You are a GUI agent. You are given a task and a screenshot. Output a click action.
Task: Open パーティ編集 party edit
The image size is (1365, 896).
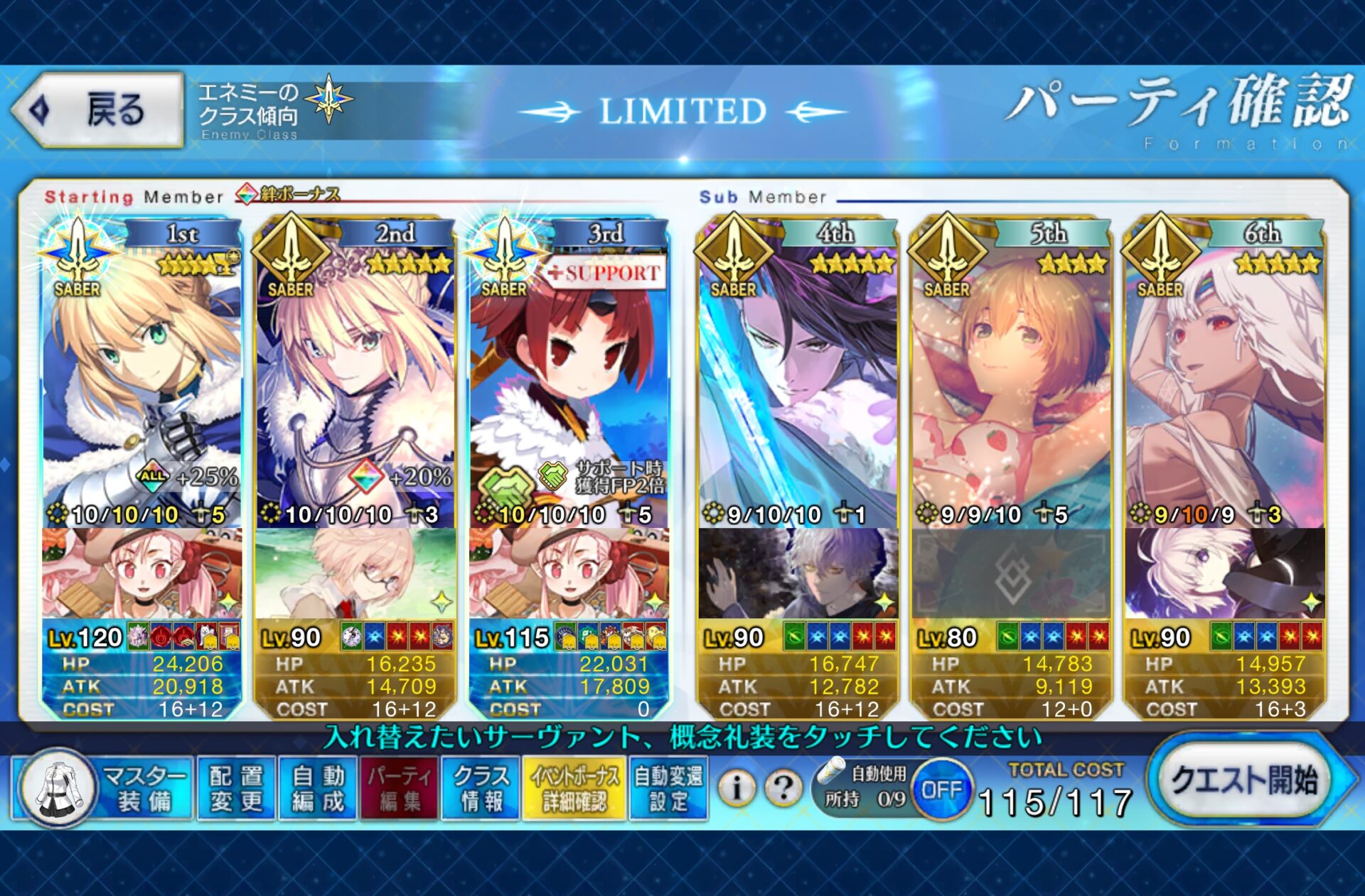click(399, 789)
